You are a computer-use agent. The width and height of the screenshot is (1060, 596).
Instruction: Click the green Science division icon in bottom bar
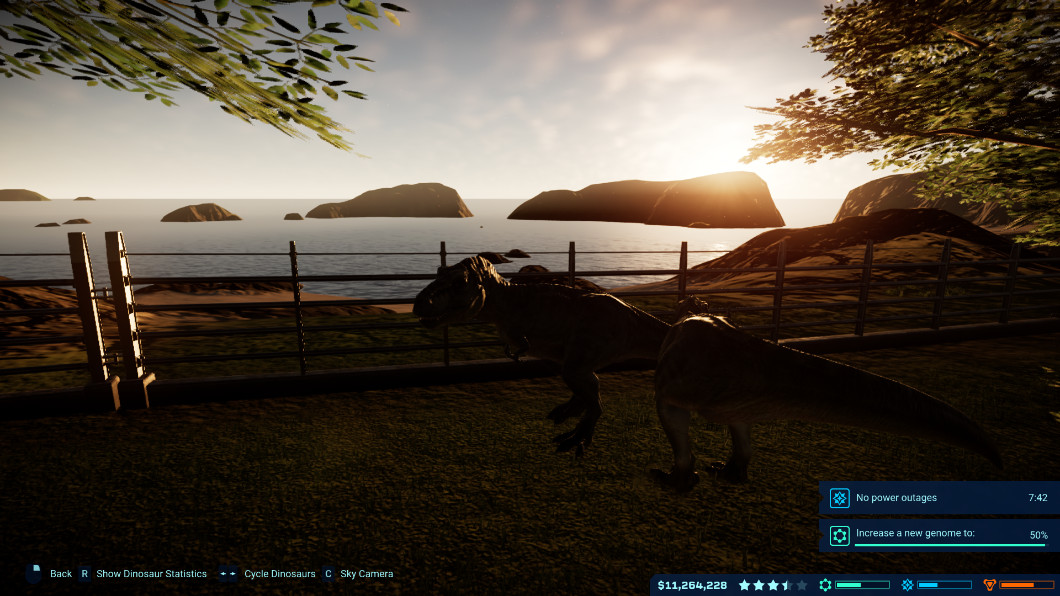pos(825,585)
